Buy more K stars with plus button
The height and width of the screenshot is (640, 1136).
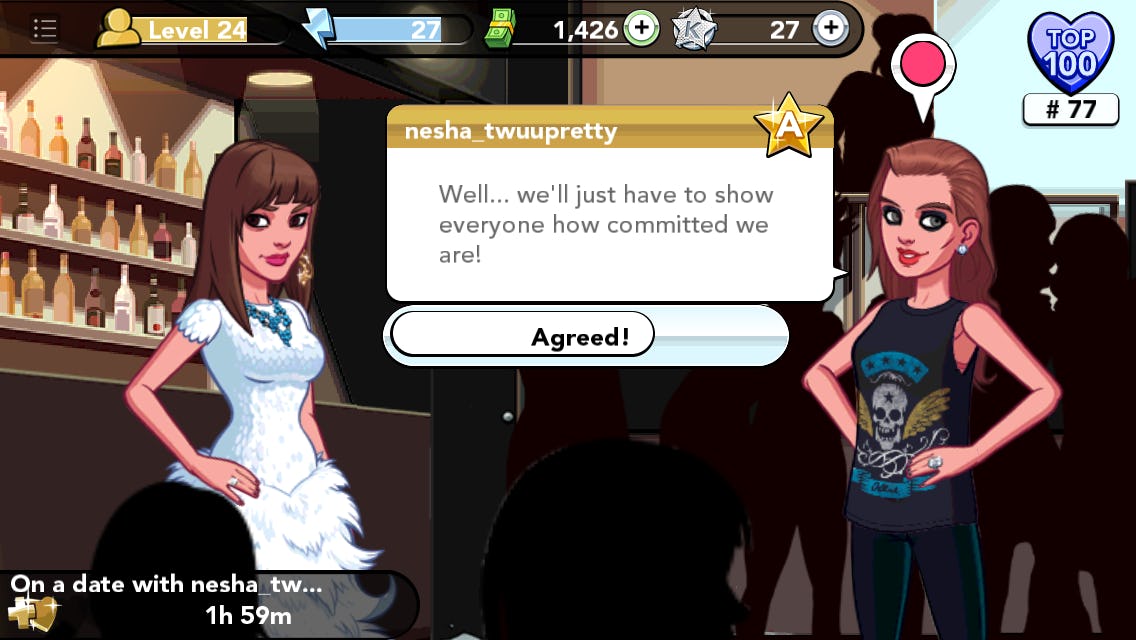click(x=830, y=29)
